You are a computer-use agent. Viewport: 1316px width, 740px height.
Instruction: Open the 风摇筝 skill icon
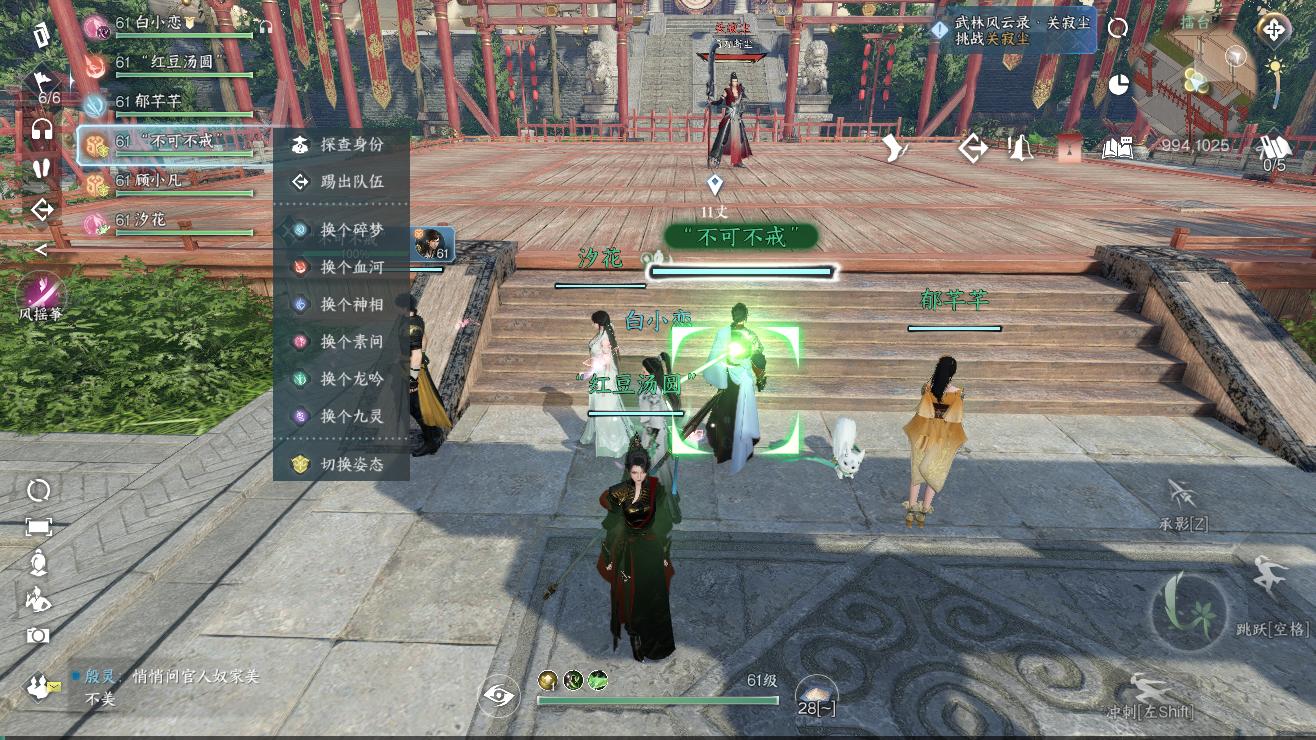(41, 293)
